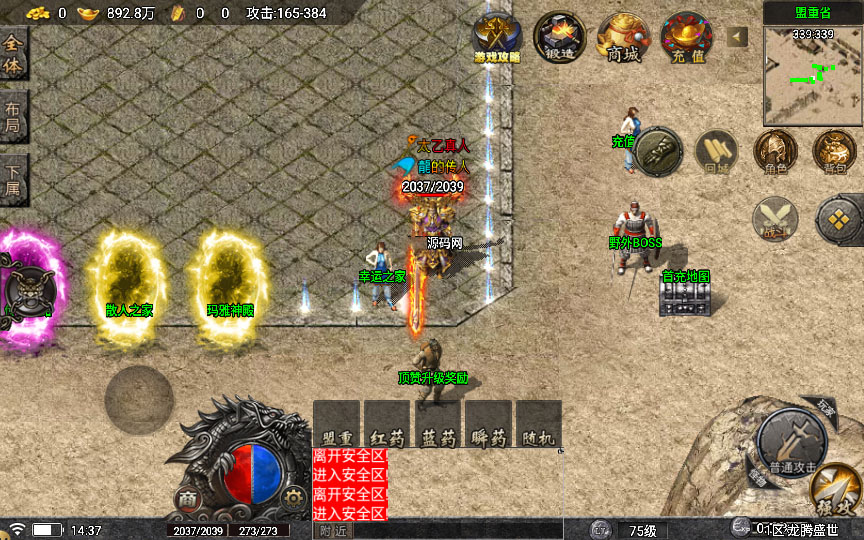Image resolution: width=864 pixels, height=540 pixels.
Task: Open the 角色 character sheet
Action: point(775,151)
